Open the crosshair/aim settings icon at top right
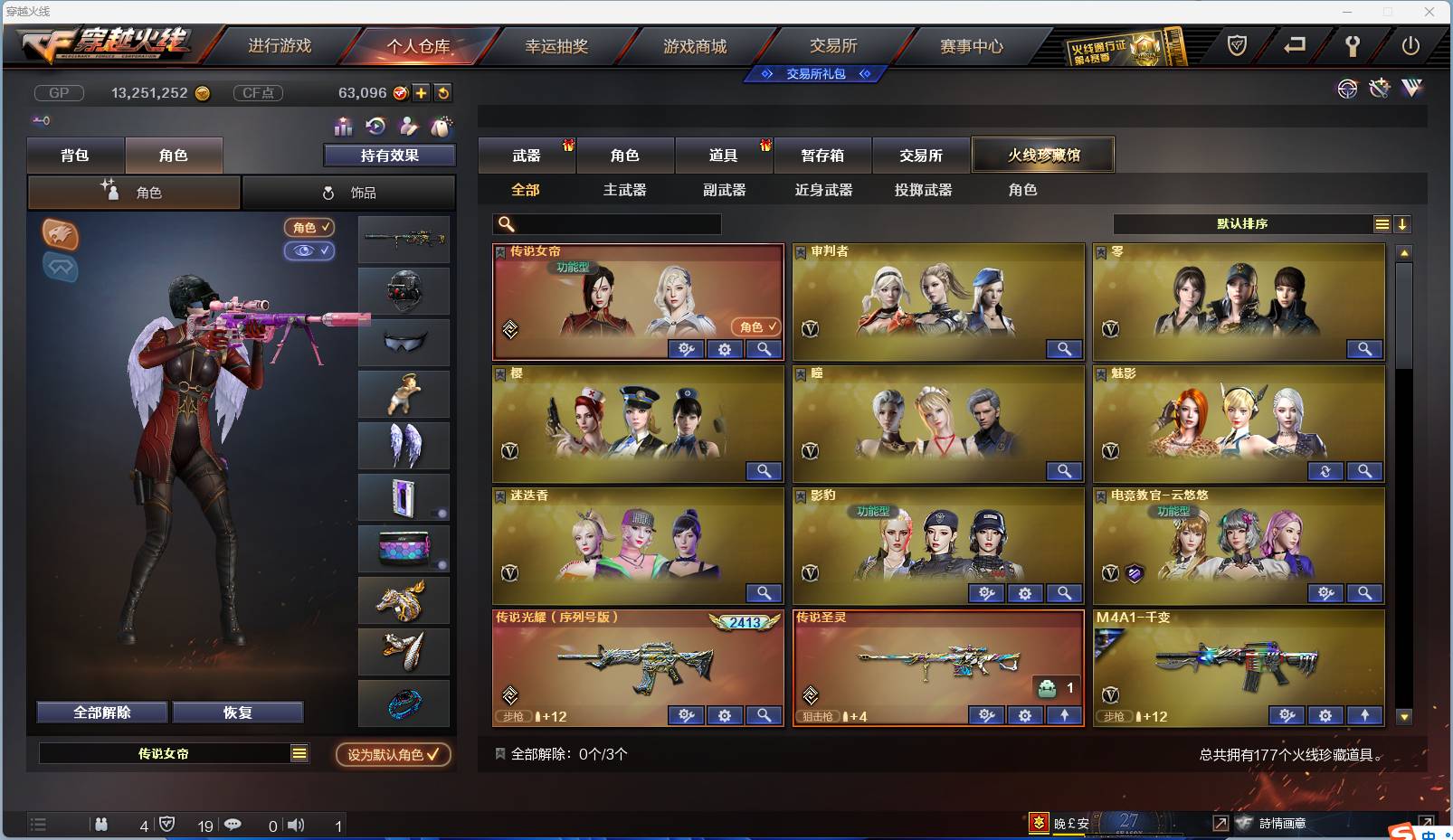The width and height of the screenshot is (1453, 840). point(1347,89)
